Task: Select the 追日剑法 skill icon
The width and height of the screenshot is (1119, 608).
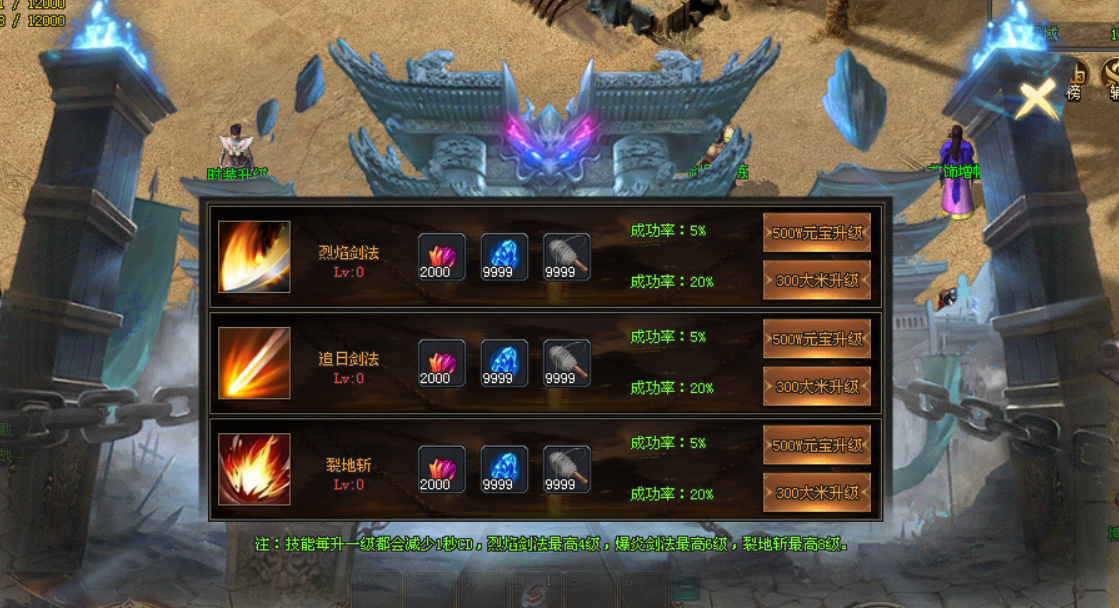Action: pos(254,363)
